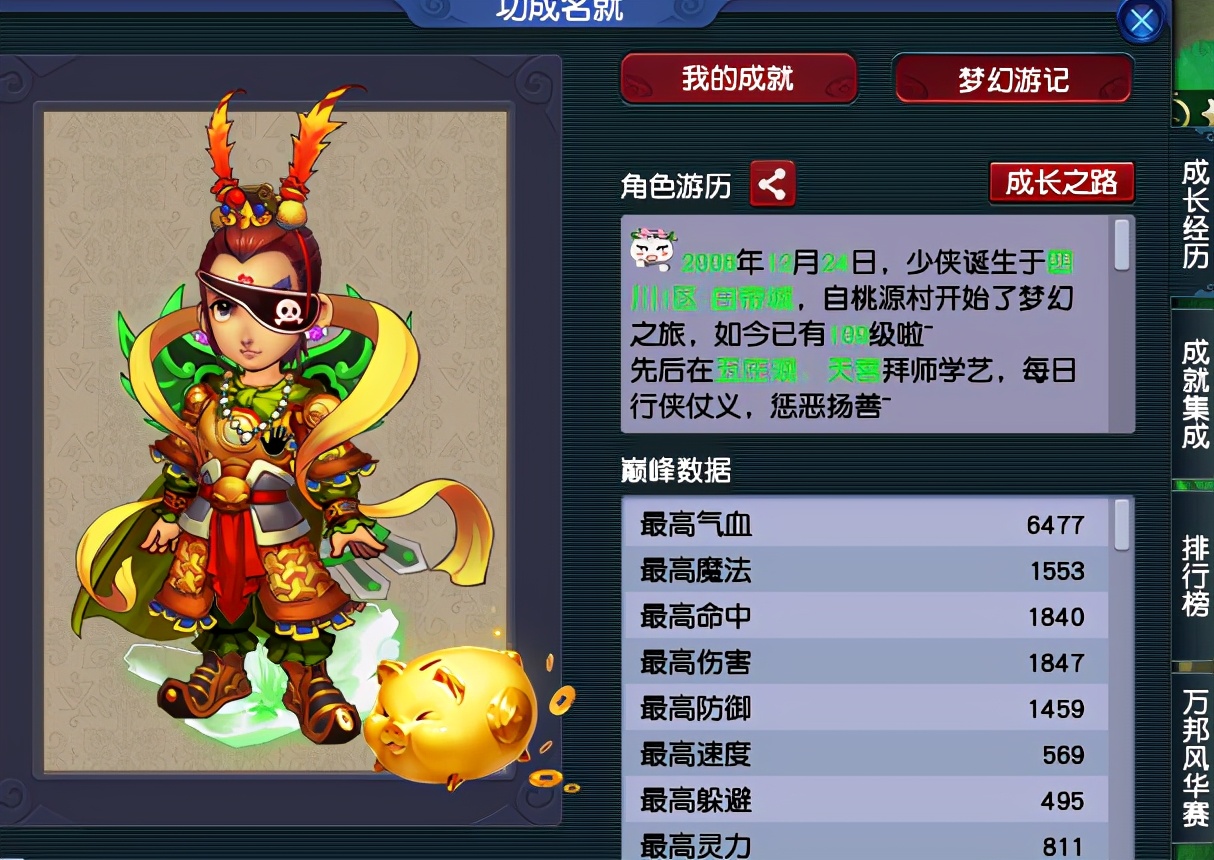The width and height of the screenshot is (1214, 860).
Task: Open the 成长之路 button
Action: 1061,183
